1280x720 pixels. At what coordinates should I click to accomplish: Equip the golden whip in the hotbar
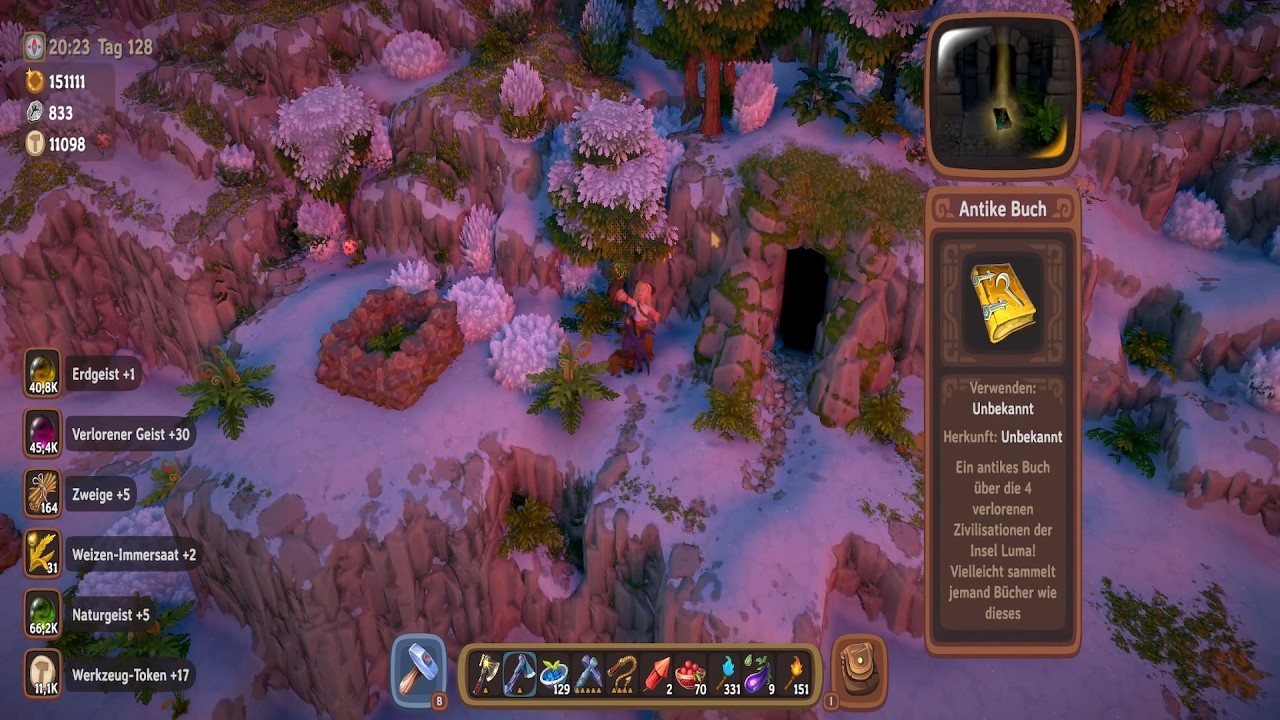click(x=622, y=674)
